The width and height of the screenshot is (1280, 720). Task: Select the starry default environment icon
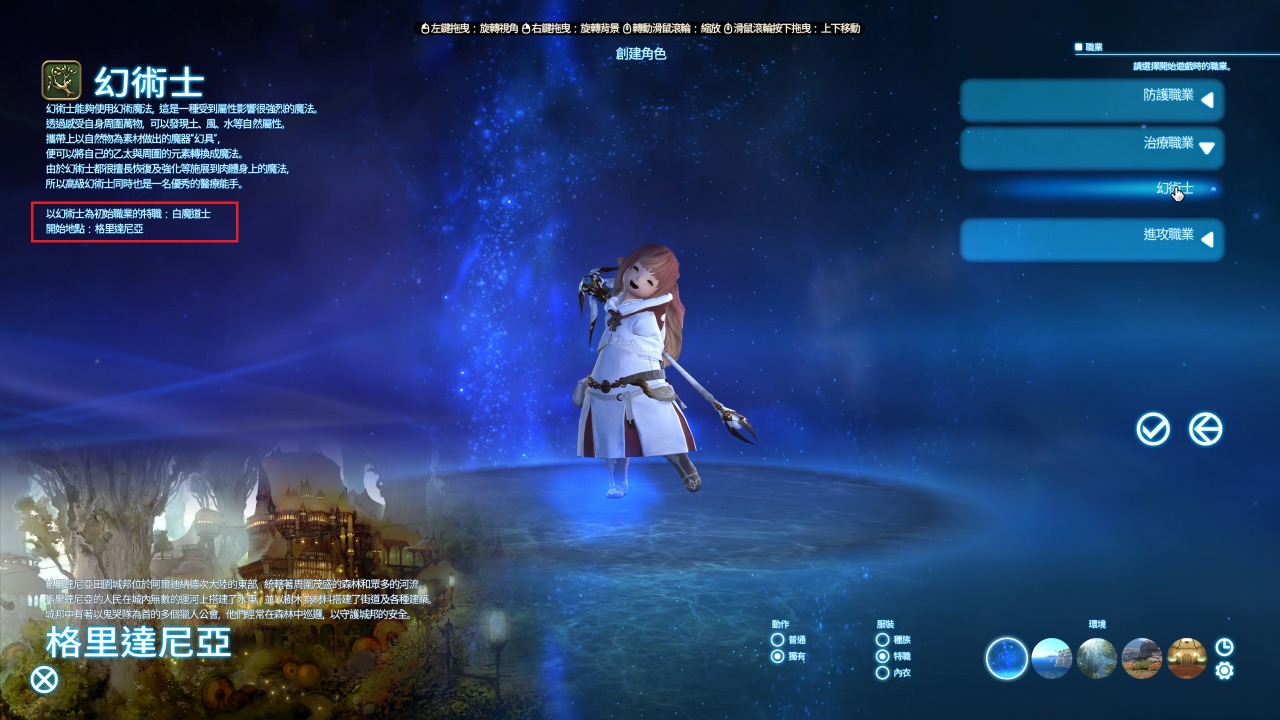coord(1005,658)
